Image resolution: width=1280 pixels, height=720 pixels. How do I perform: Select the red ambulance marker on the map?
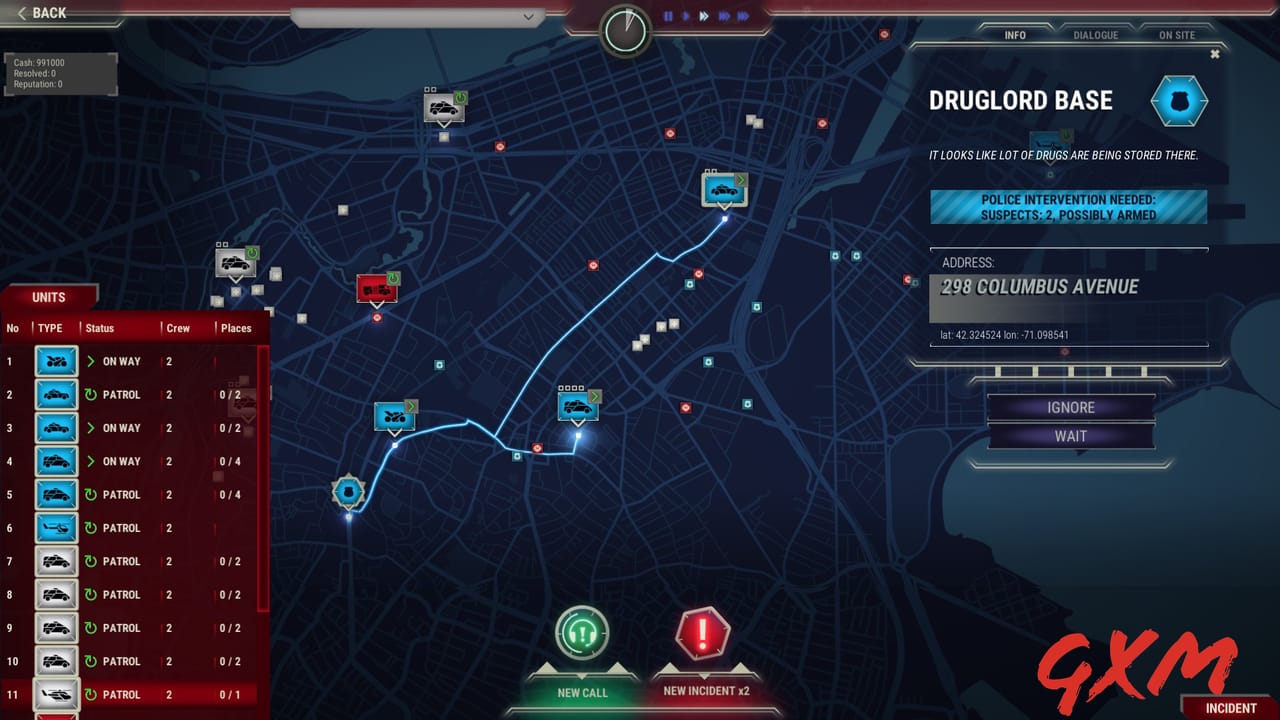point(376,287)
